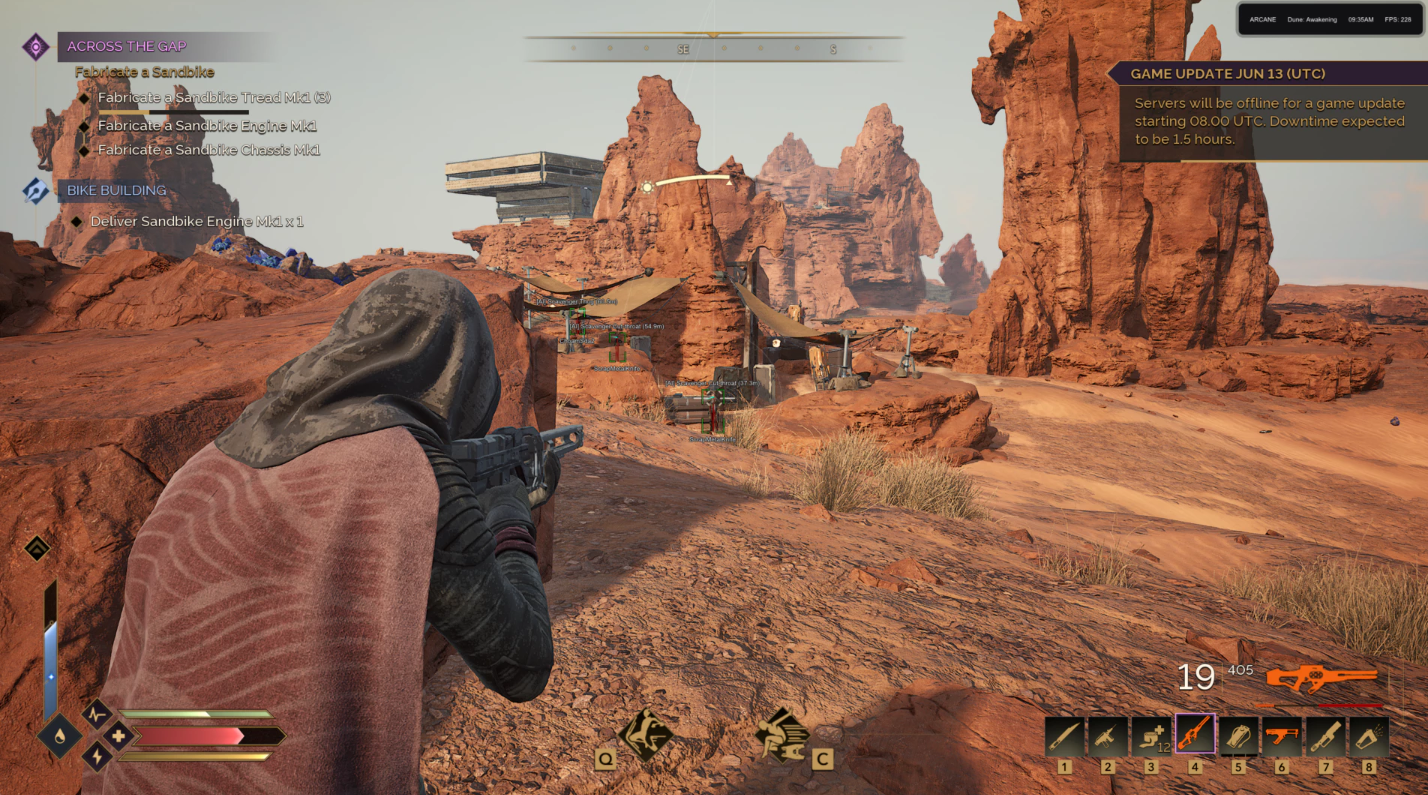1428x795 pixels.
Task: Click the health cross status icon
Action: pyautogui.click(x=118, y=737)
